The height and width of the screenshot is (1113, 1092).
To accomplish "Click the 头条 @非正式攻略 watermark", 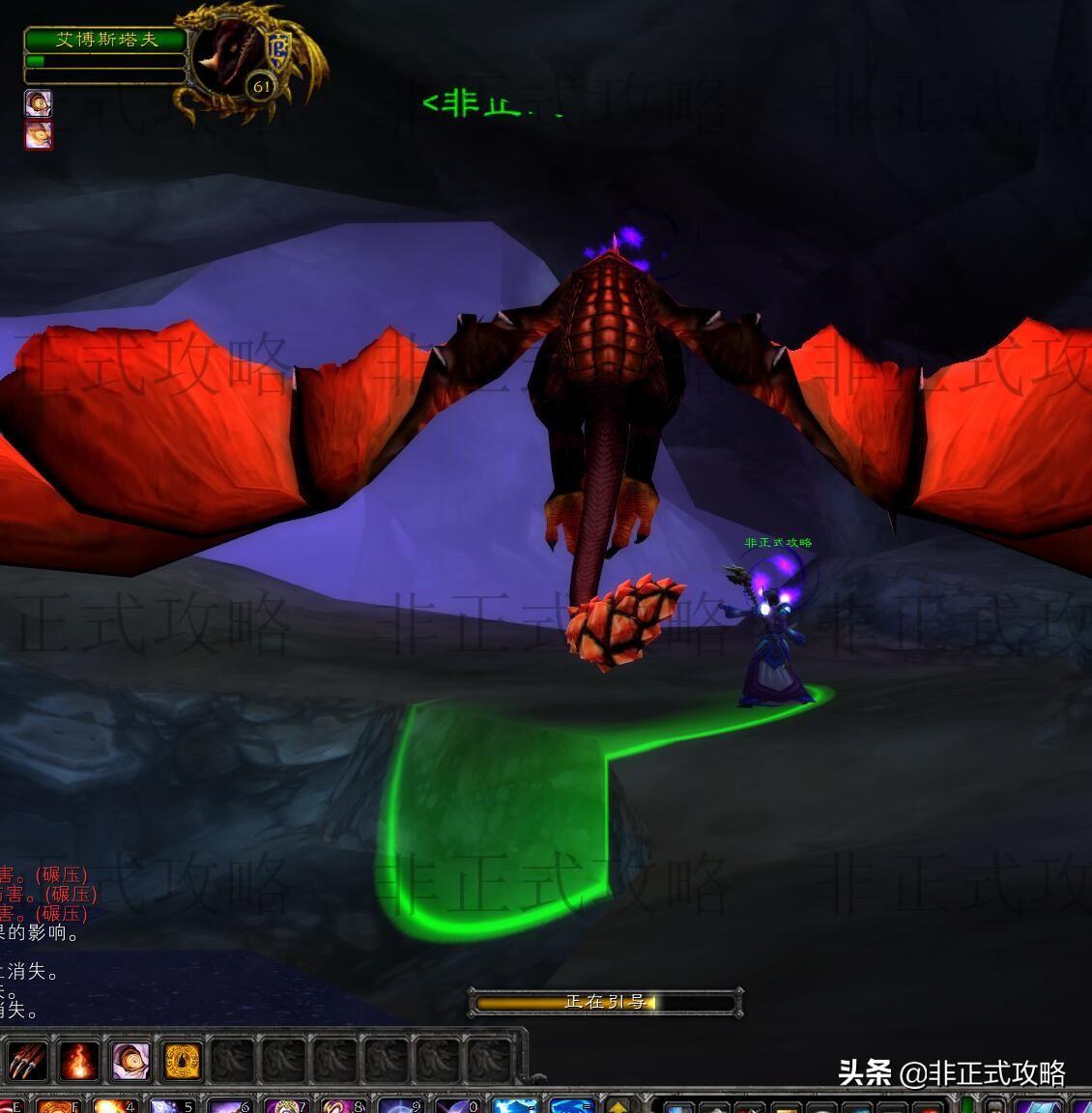I will pos(951,1072).
